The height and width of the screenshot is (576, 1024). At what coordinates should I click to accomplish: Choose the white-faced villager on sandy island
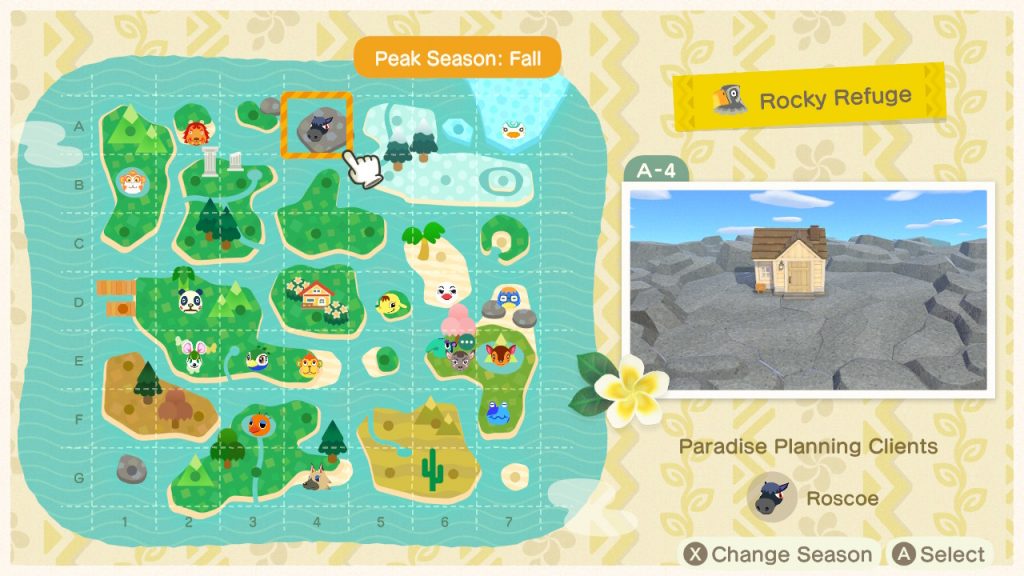(x=447, y=294)
